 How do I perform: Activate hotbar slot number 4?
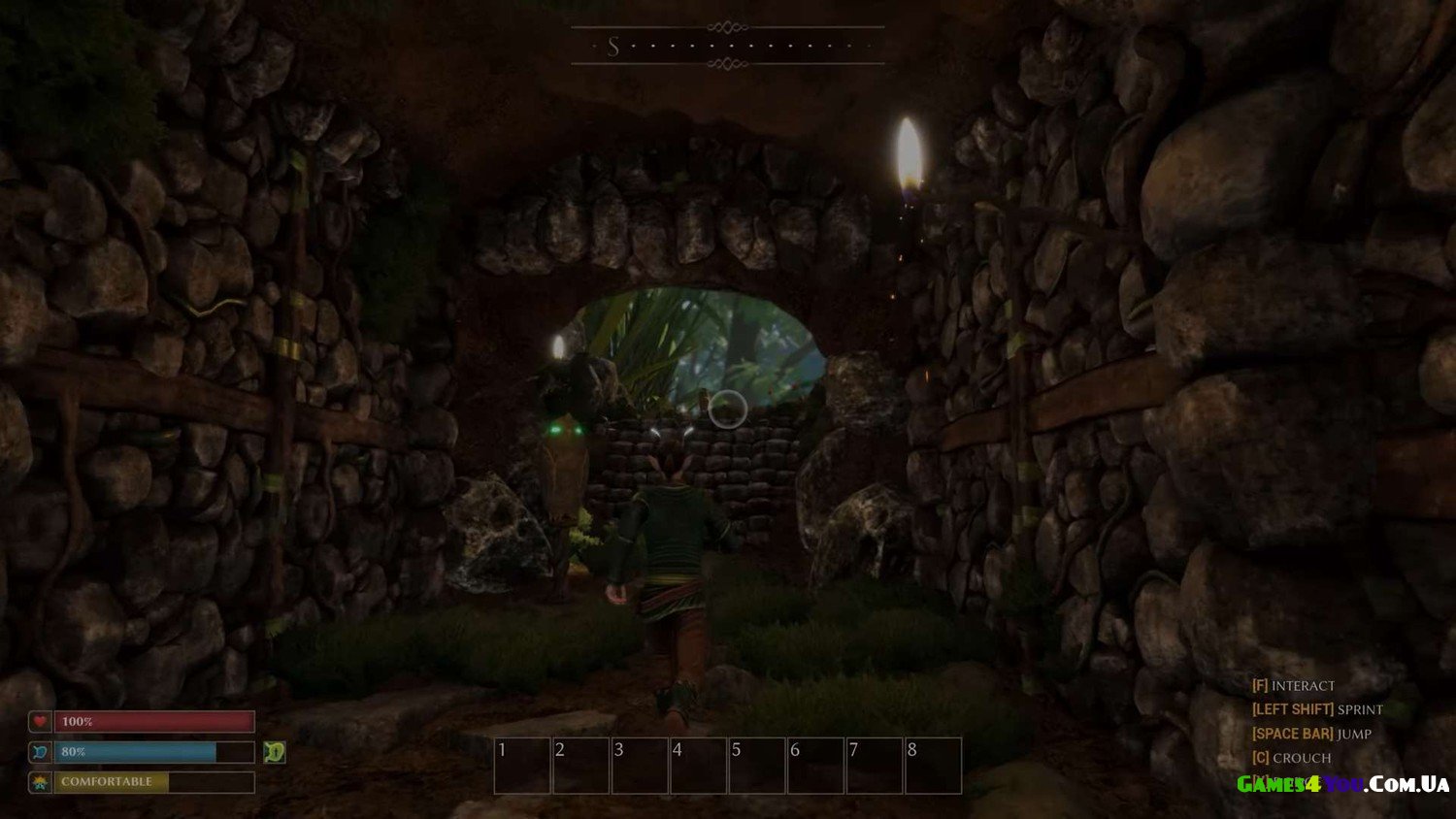(x=698, y=766)
